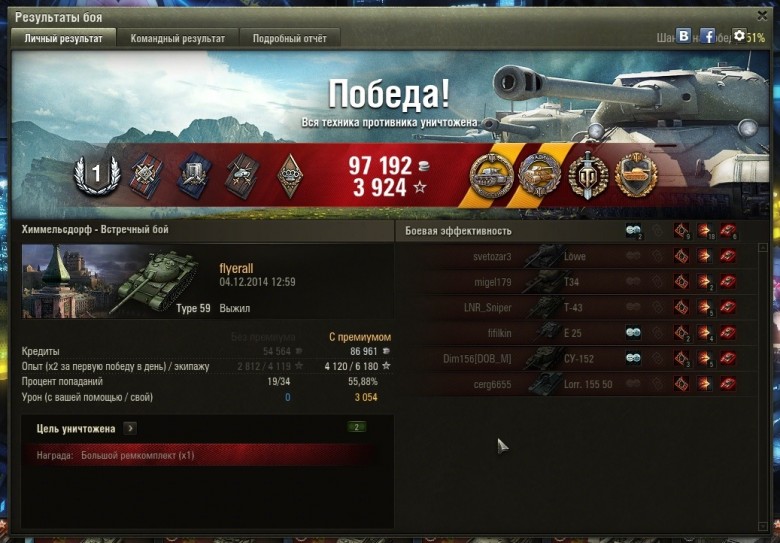View the class badge with number 1
Image resolution: width=780 pixels, height=543 pixels.
point(97,176)
